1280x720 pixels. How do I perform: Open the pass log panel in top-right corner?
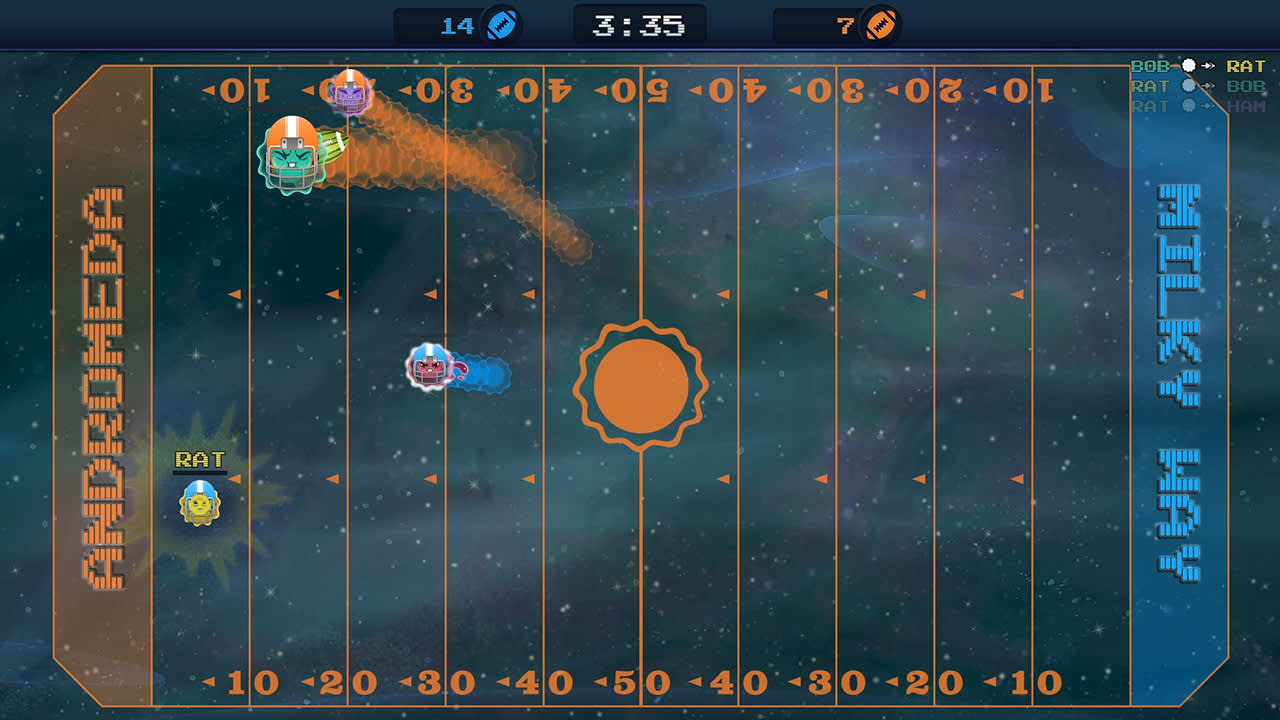[1200, 85]
